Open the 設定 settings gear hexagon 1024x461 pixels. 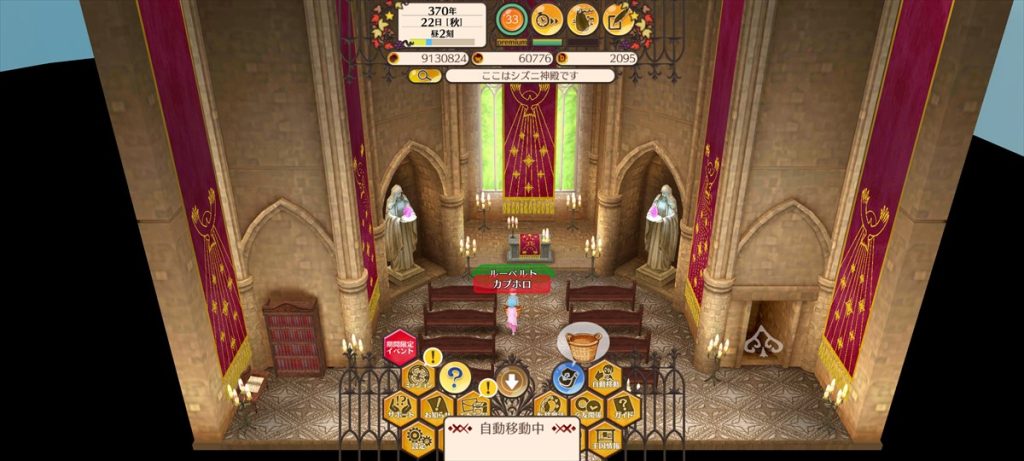pos(418,437)
